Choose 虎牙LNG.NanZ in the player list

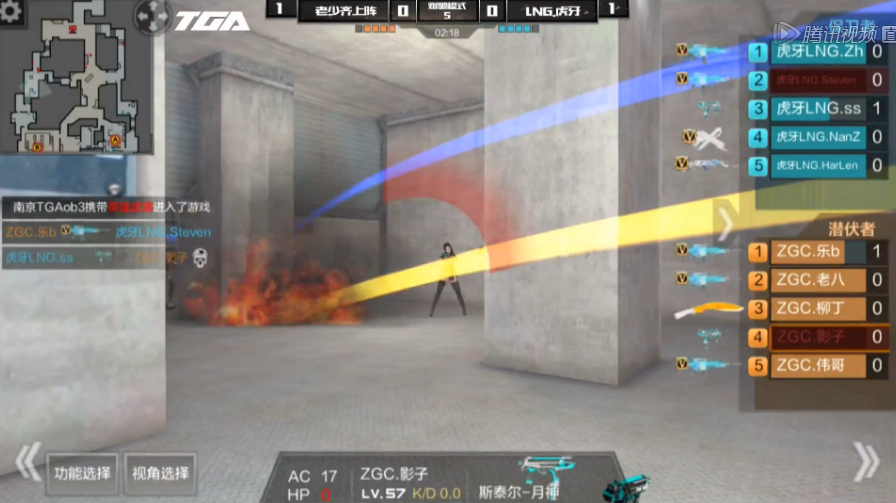click(817, 137)
